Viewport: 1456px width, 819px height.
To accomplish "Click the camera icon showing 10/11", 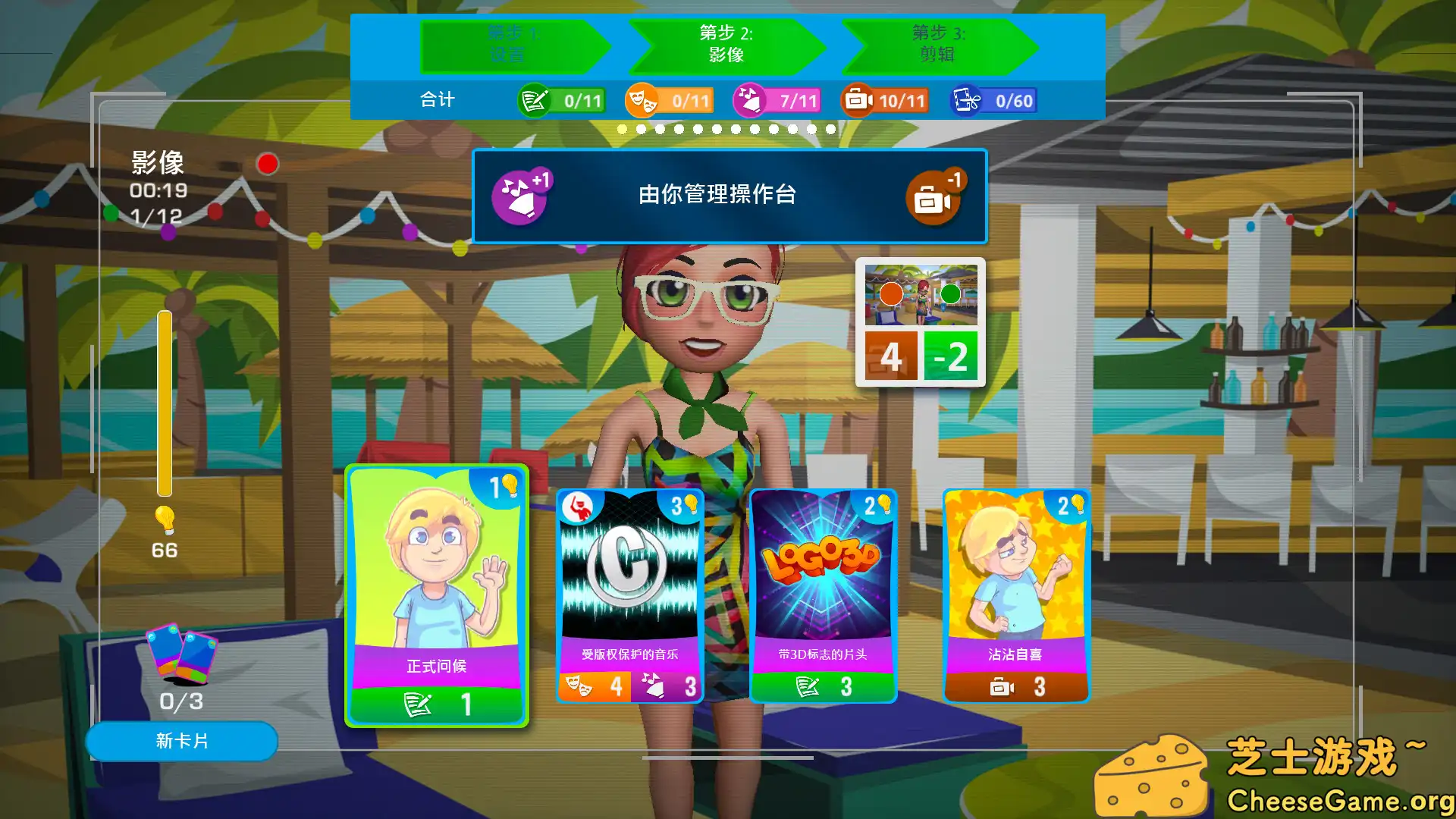I will 858,99.
